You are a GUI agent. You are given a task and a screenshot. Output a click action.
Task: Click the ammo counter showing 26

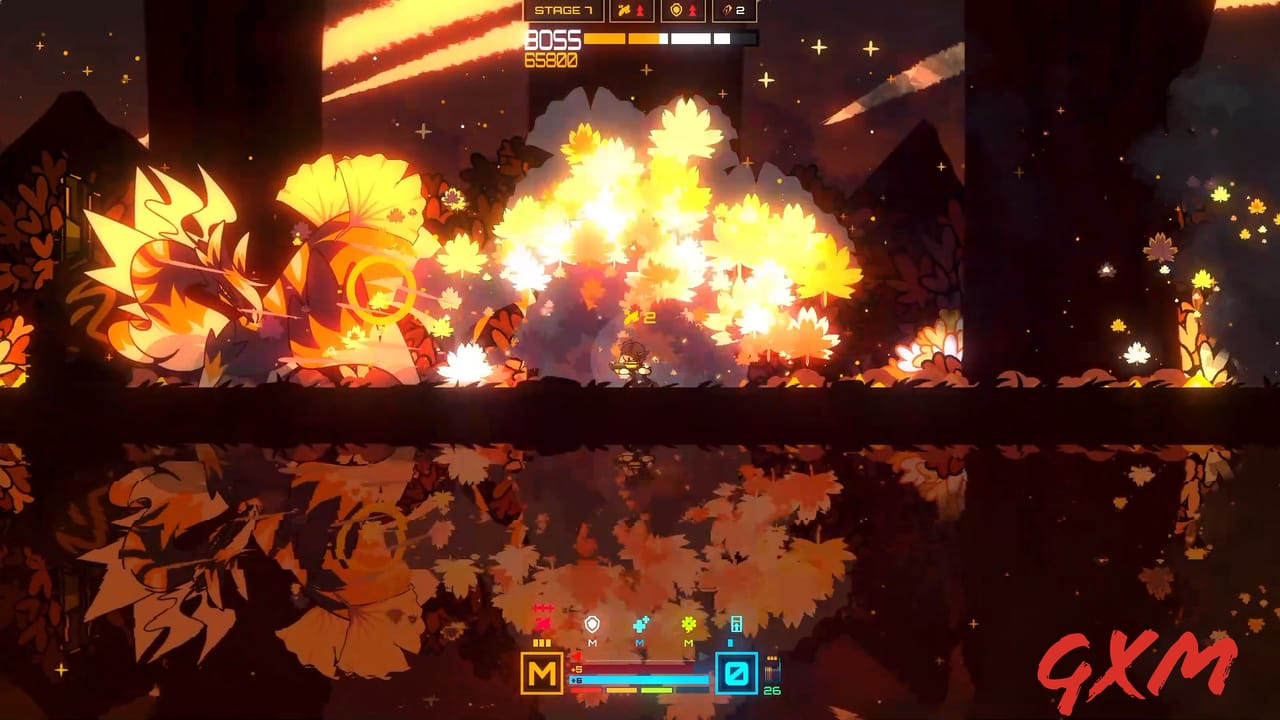click(x=772, y=691)
